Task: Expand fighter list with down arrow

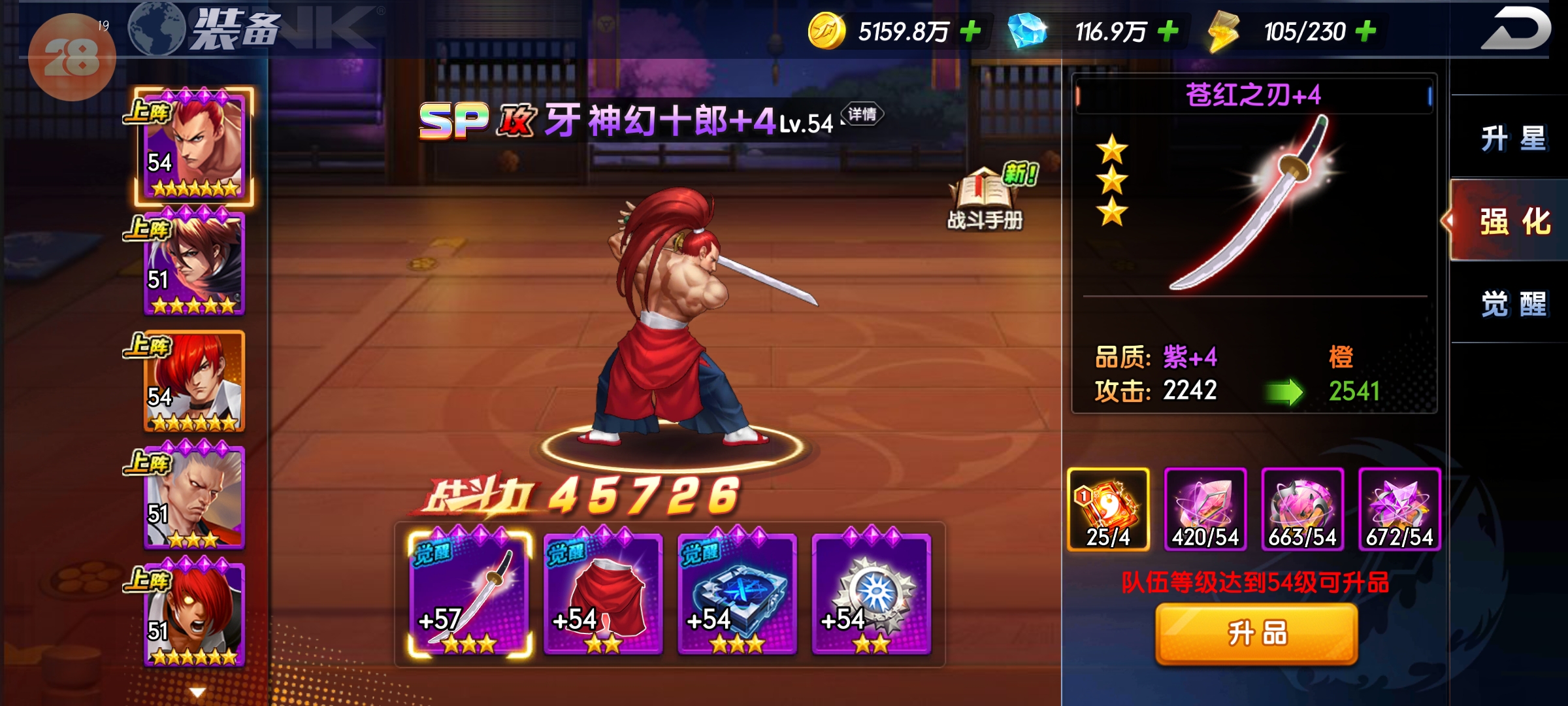Action: coord(197,692)
